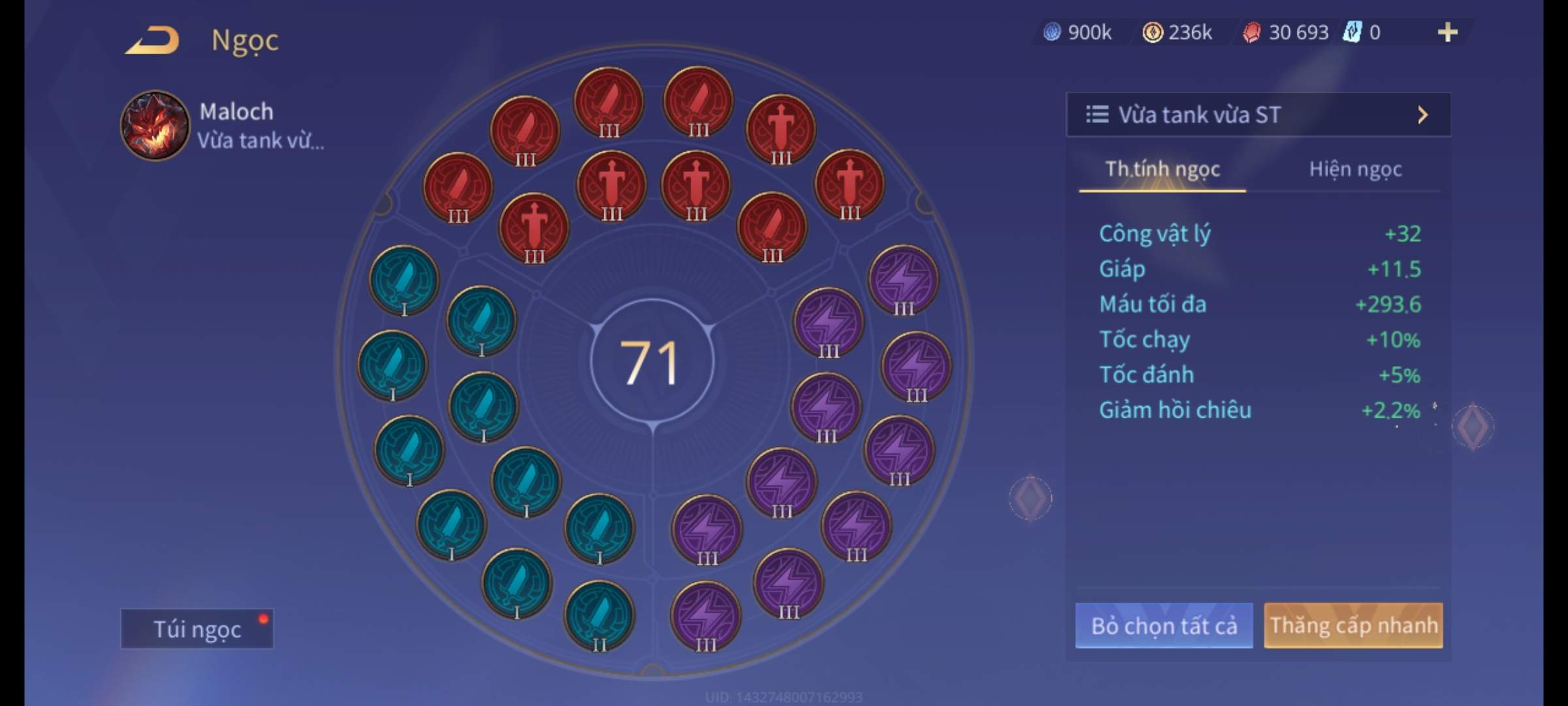Image resolution: width=1568 pixels, height=706 pixels.
Task: Go back using the return arrow
Action: 153,40
